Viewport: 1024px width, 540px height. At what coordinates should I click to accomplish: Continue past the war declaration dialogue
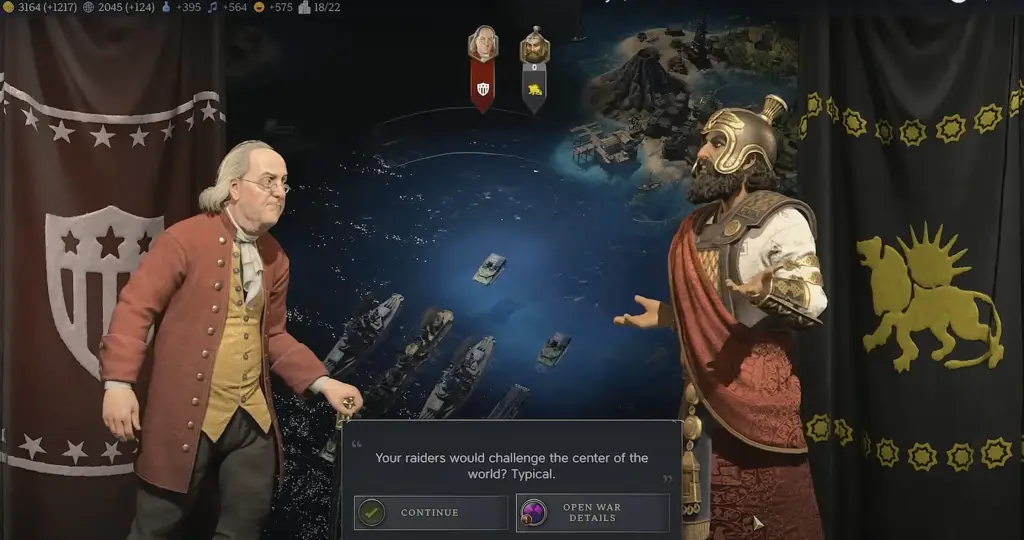pyautogui.click(x=430, y=513)
